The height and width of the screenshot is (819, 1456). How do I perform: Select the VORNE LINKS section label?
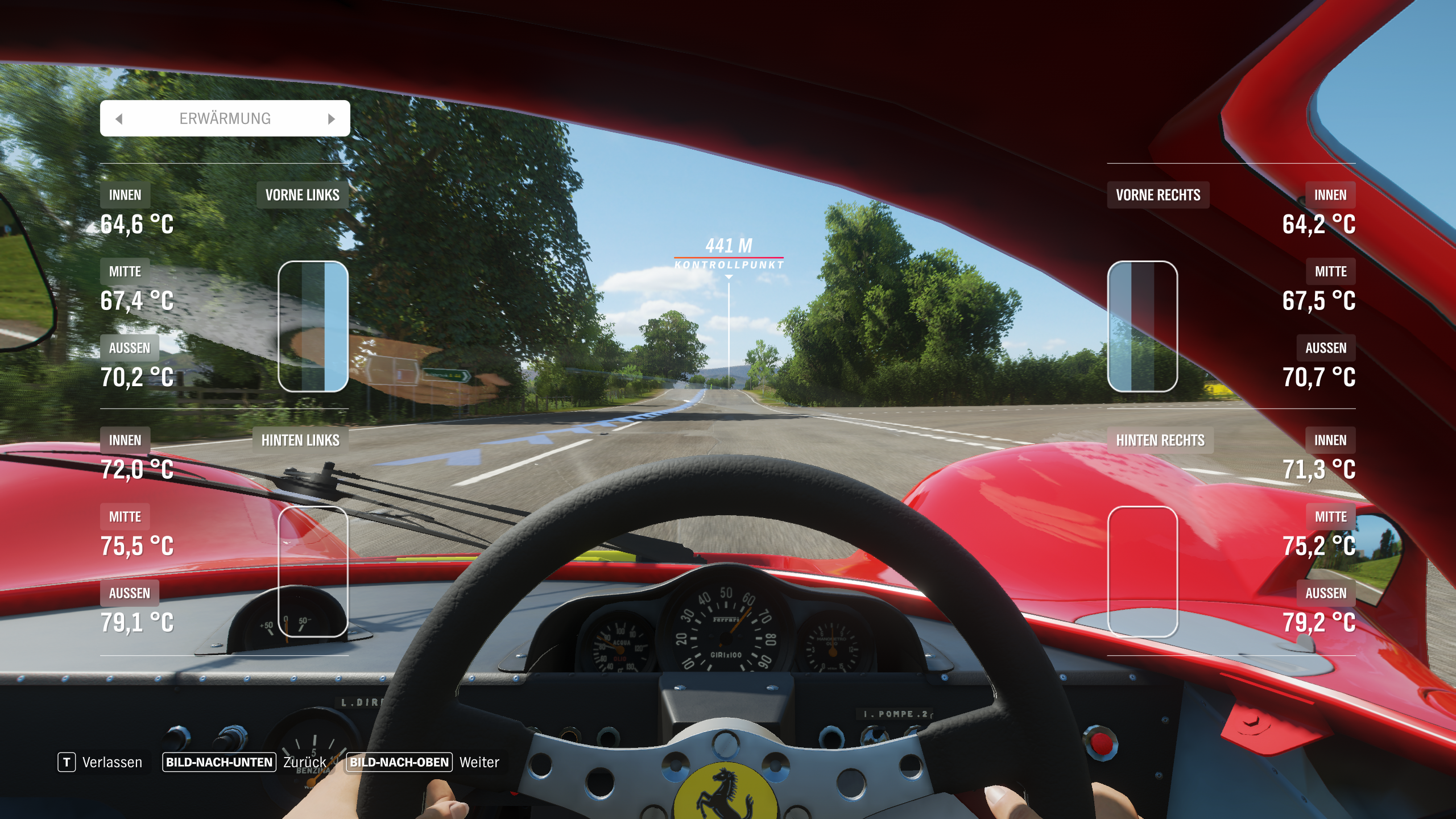click(302, 195)
